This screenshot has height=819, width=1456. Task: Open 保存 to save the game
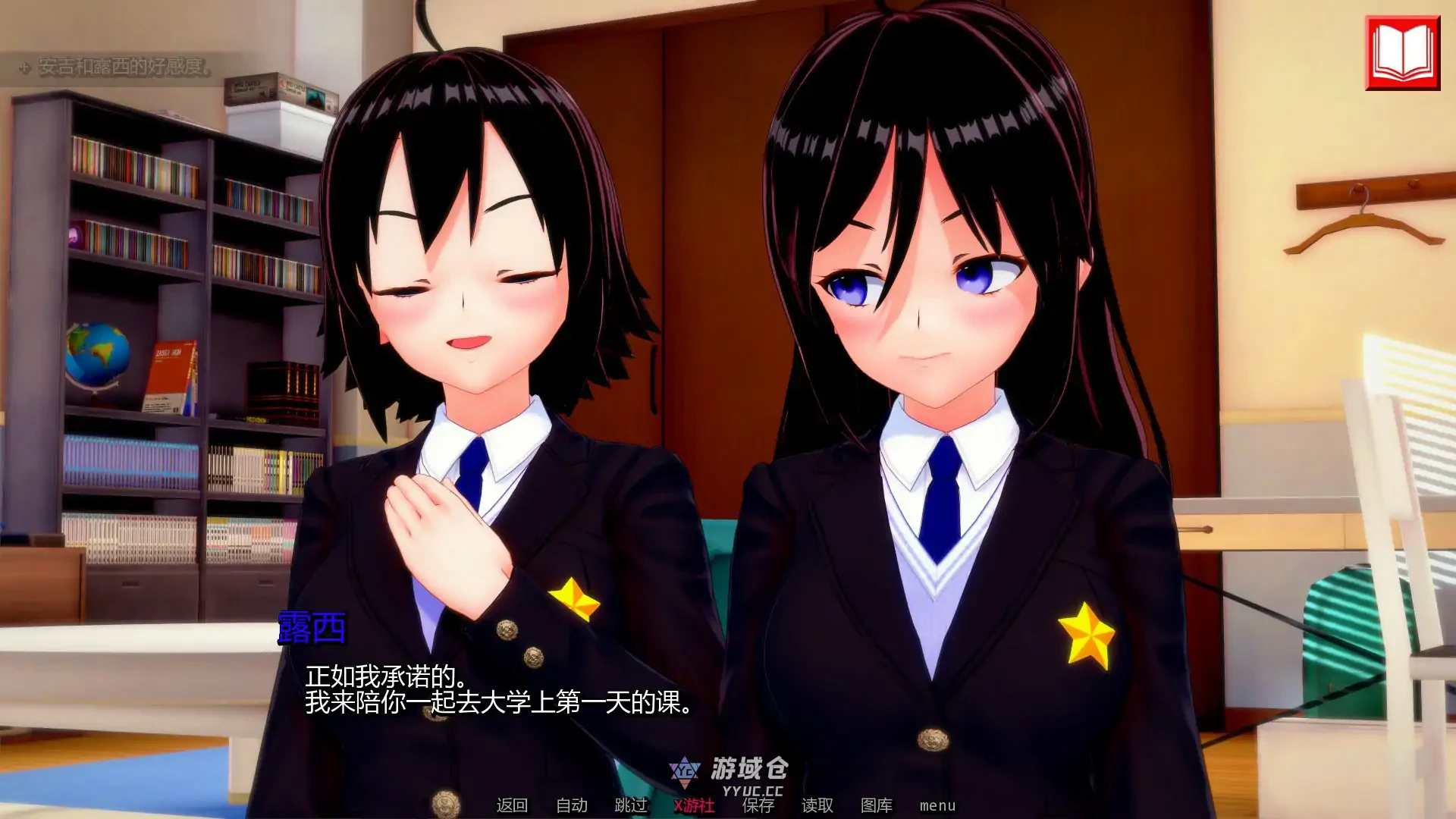758,806
